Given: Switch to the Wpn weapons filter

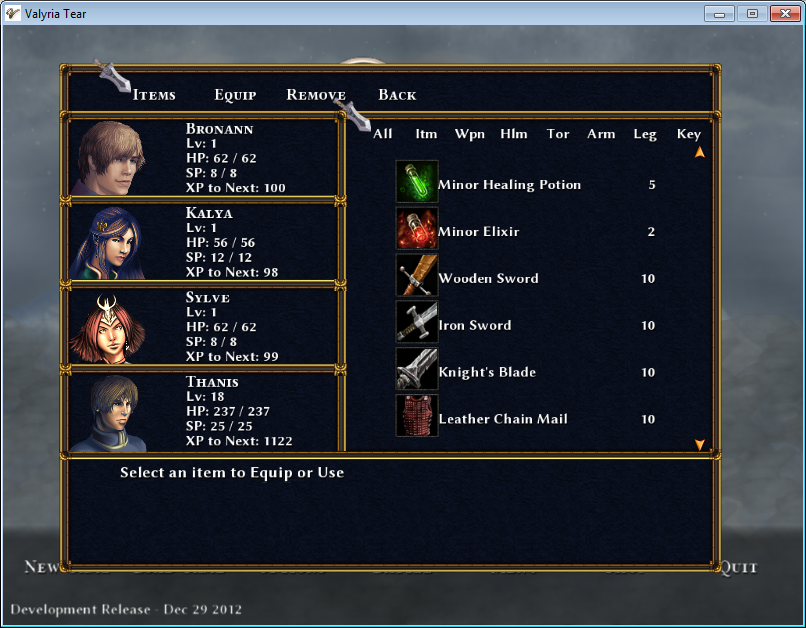Looking at the screenshot, I should [x=470, y=134].
